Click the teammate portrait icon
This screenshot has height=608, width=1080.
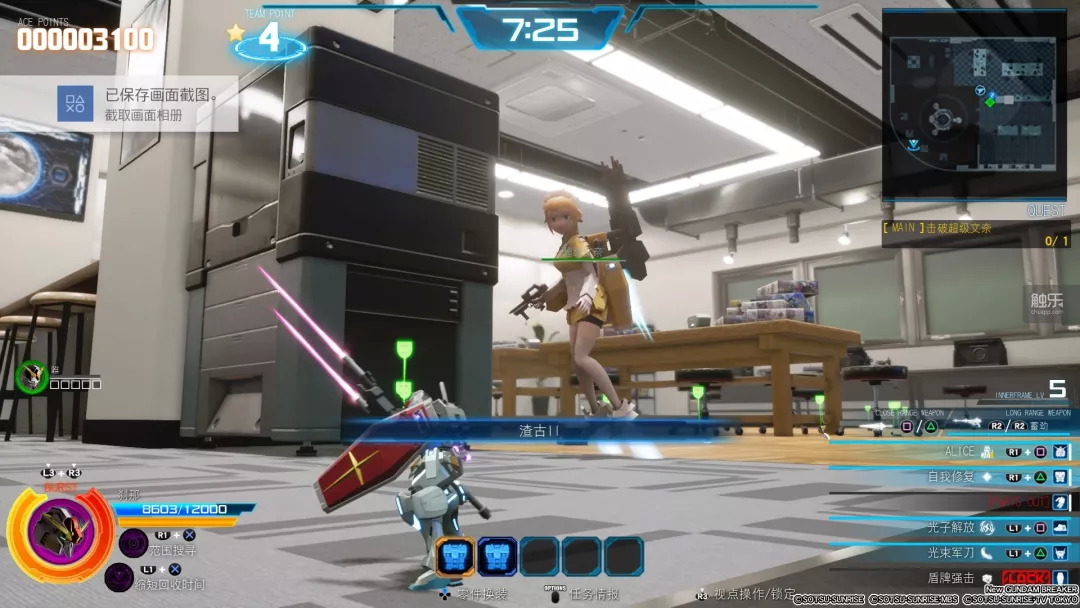32,376
